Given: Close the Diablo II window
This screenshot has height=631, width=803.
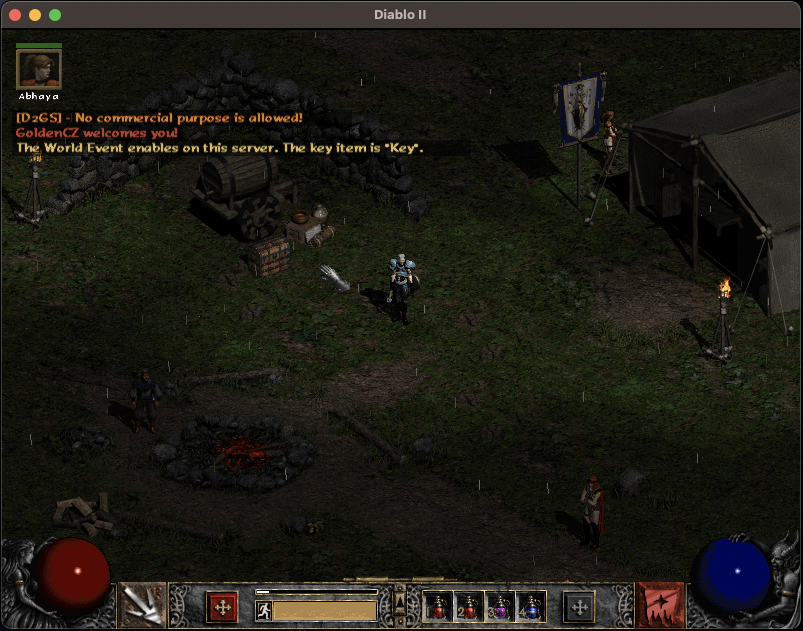Looking at the screenshot, I should point(15,15).
